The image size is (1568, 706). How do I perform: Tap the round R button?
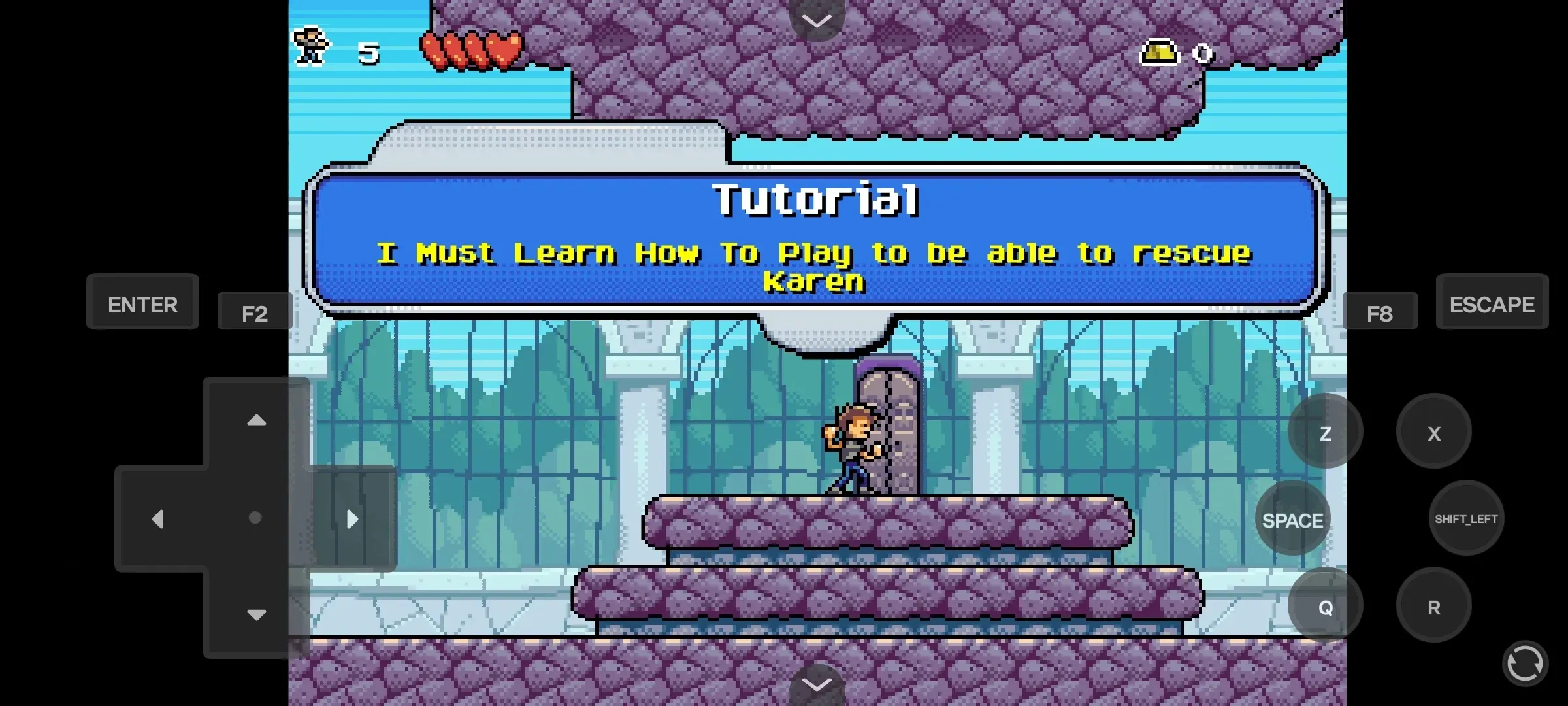point(1433,607)
